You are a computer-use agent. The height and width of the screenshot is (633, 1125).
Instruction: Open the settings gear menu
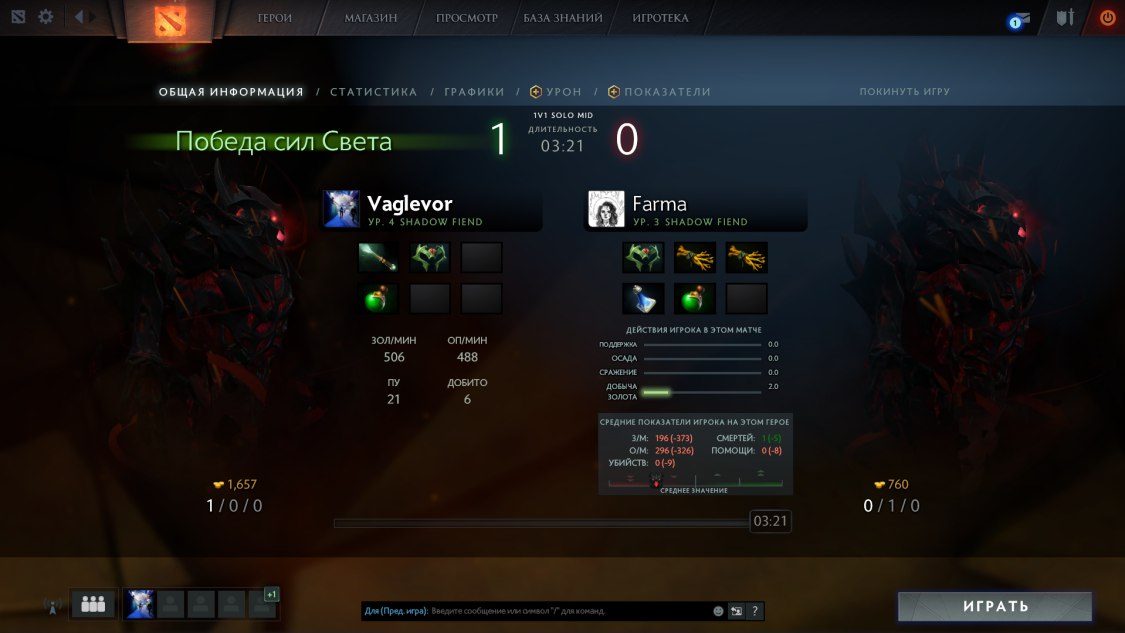click(46, 17)
